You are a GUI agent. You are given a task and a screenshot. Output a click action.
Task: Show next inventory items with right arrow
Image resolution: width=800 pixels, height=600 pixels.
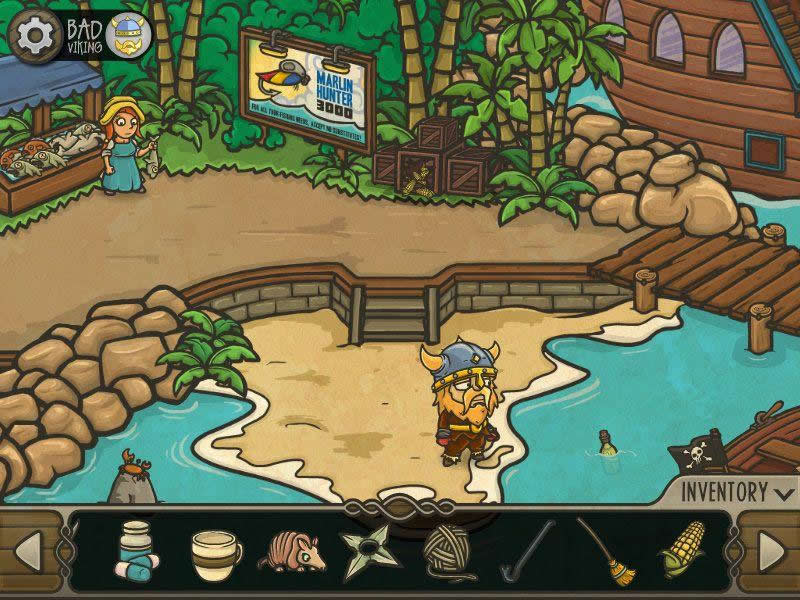tap(770, 551)
